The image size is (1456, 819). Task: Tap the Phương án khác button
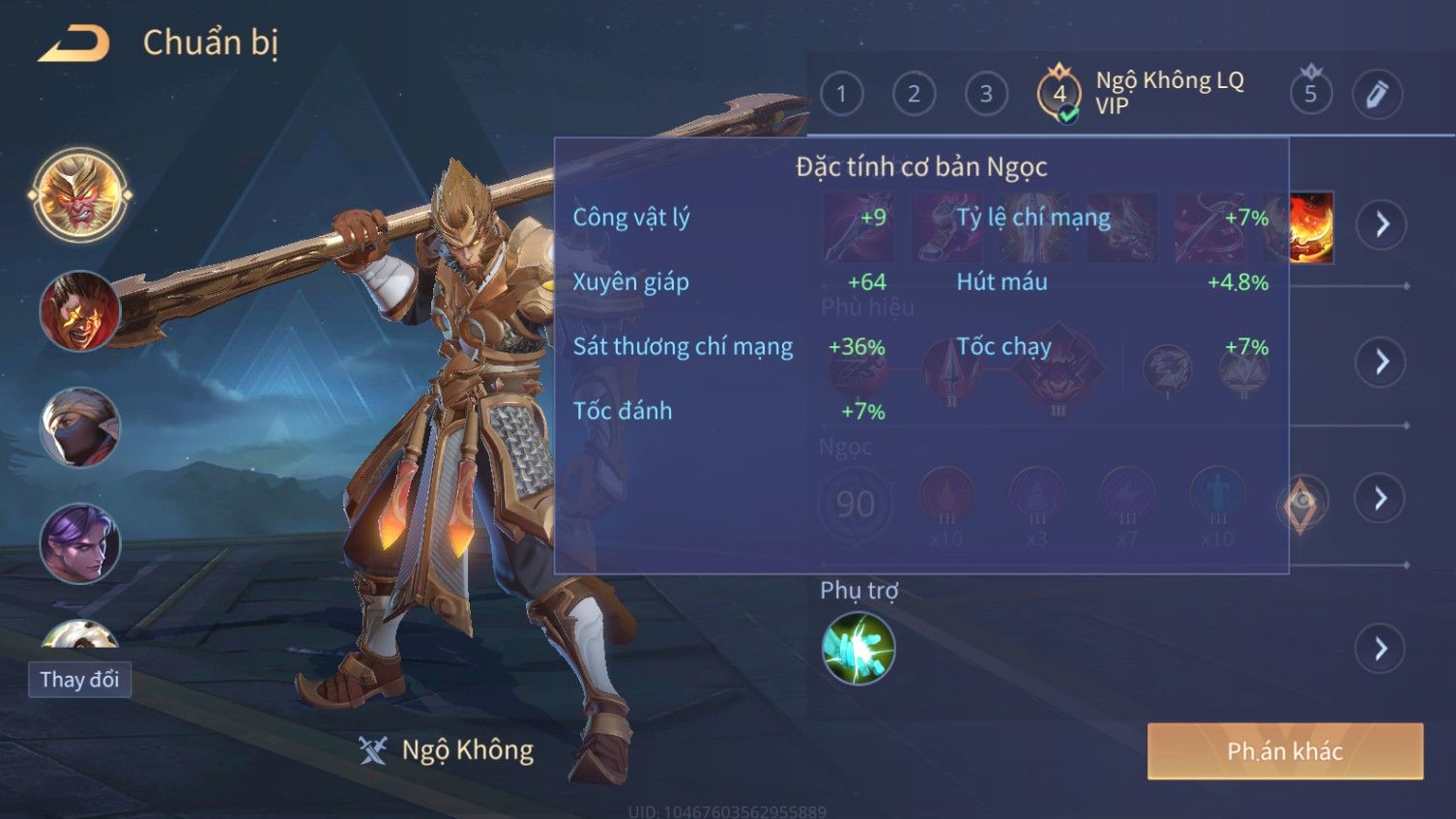(x=1285, y=751)
